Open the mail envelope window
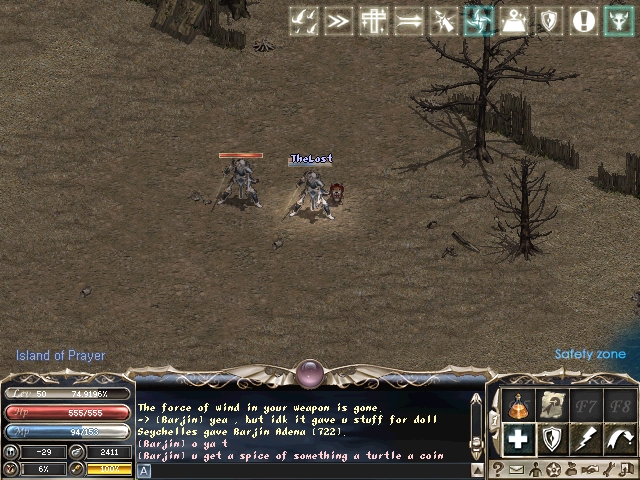The width and height of the screenshot is (640, 480). (x=516, y=469)
